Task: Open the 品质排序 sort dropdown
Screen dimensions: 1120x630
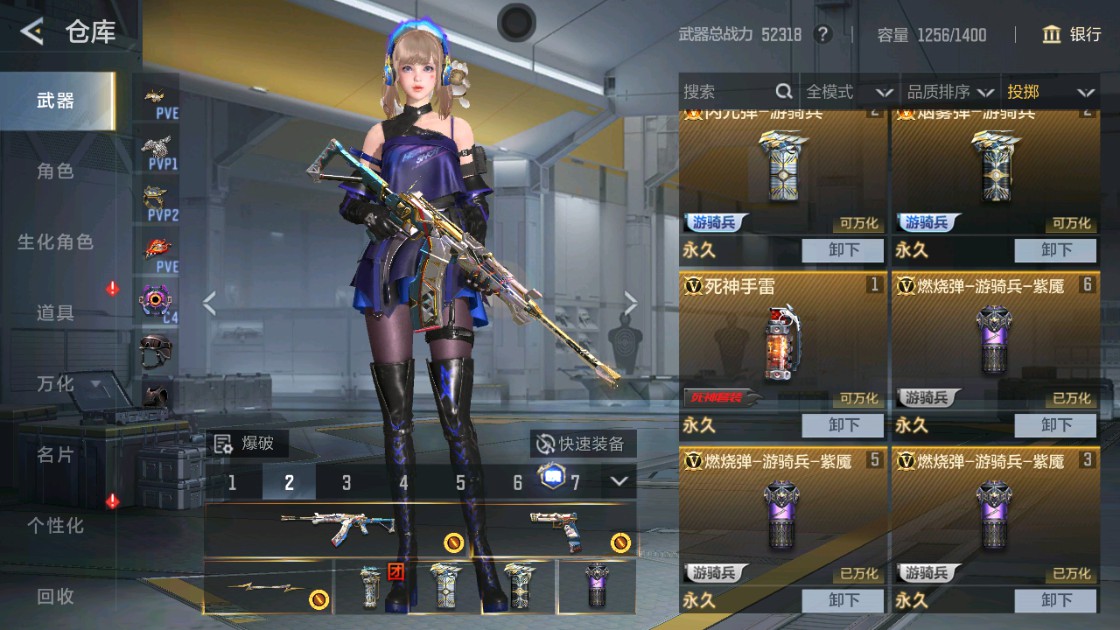Action: pos(951,92)
